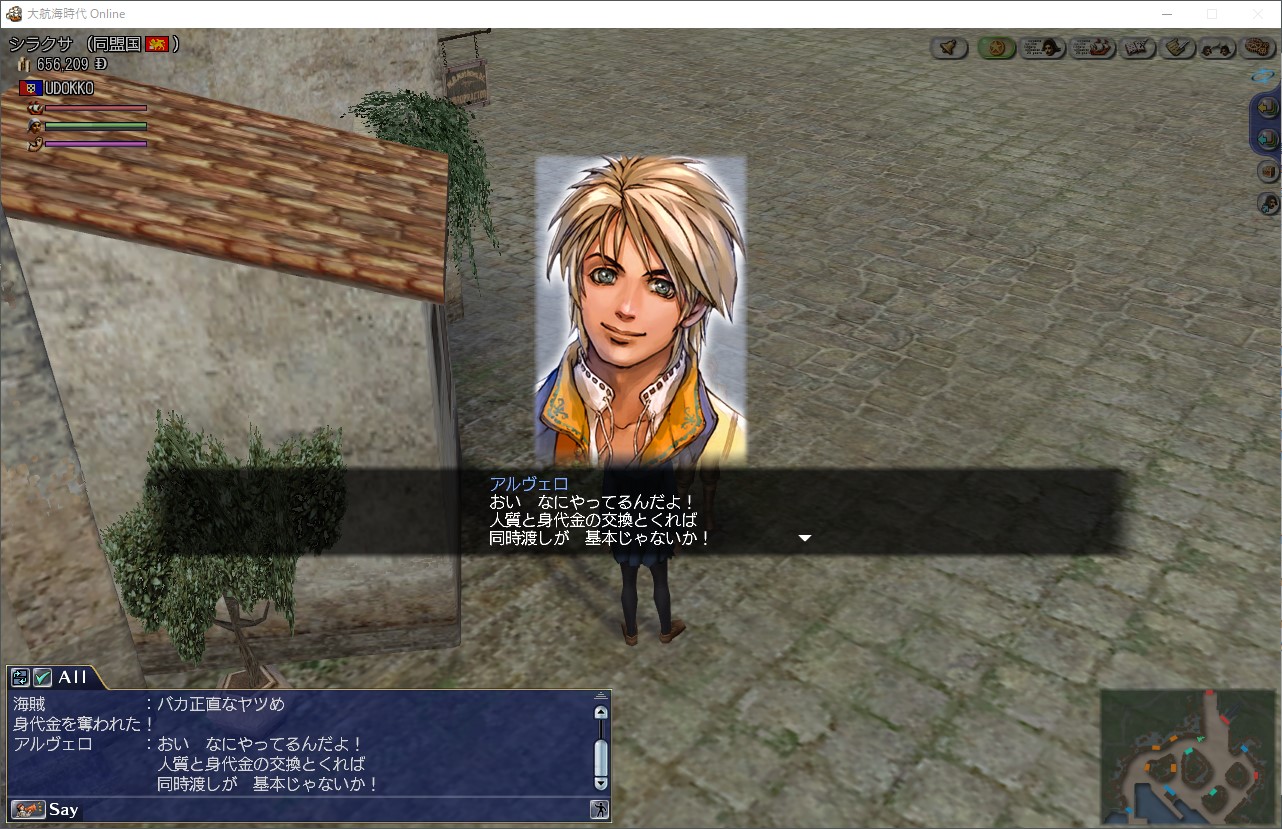Open the two-heads chat bubble button

[1216, 47]
